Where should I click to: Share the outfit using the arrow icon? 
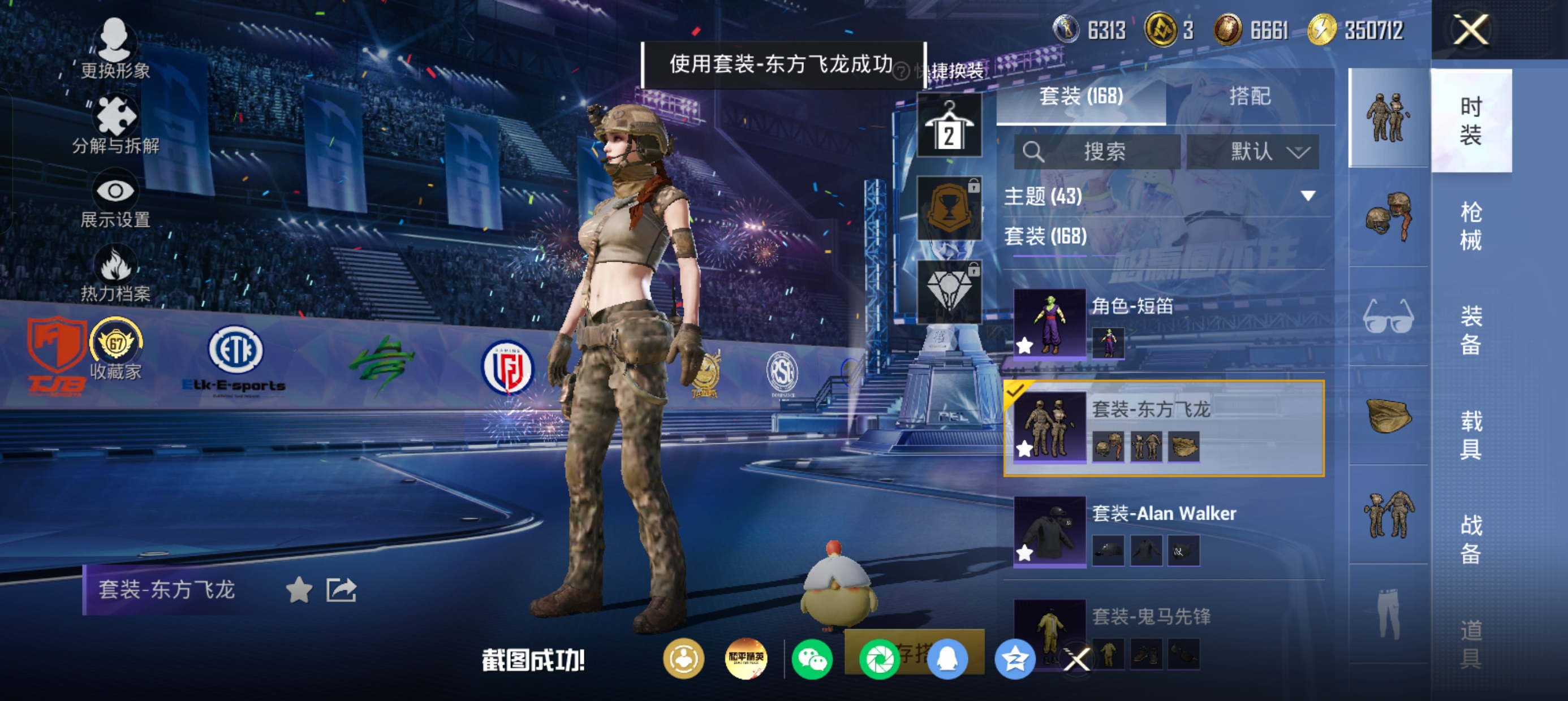pos(341,590)
